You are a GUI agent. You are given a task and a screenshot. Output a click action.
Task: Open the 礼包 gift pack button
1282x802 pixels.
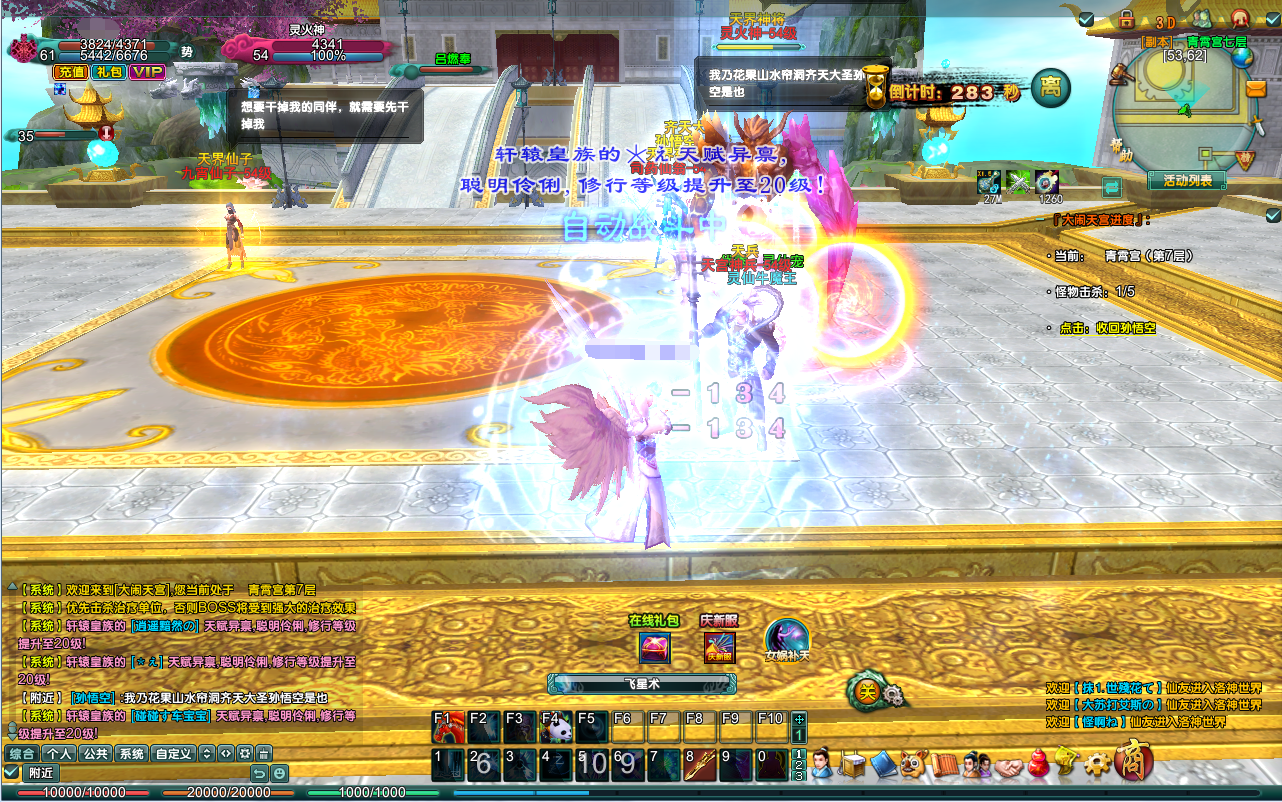click(x=107, y=72)
